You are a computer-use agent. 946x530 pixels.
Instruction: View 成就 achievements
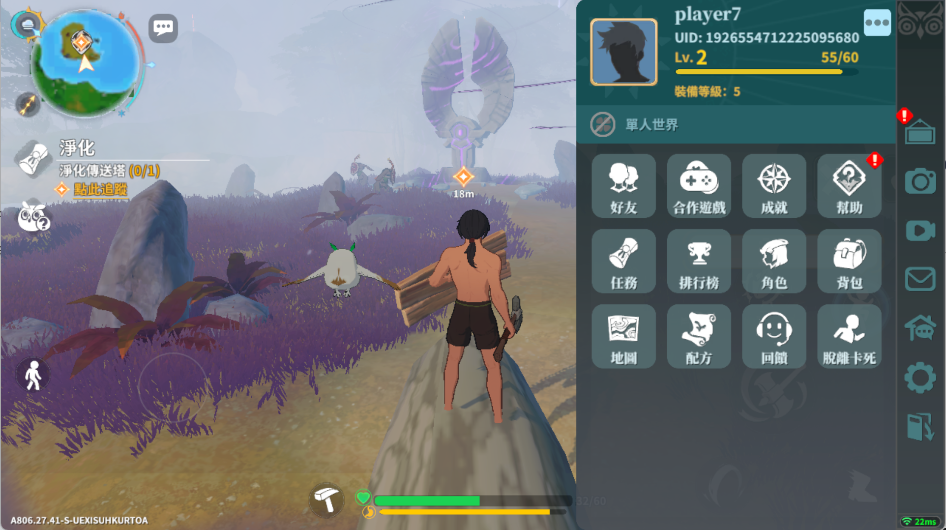click(x=774, y=186)
